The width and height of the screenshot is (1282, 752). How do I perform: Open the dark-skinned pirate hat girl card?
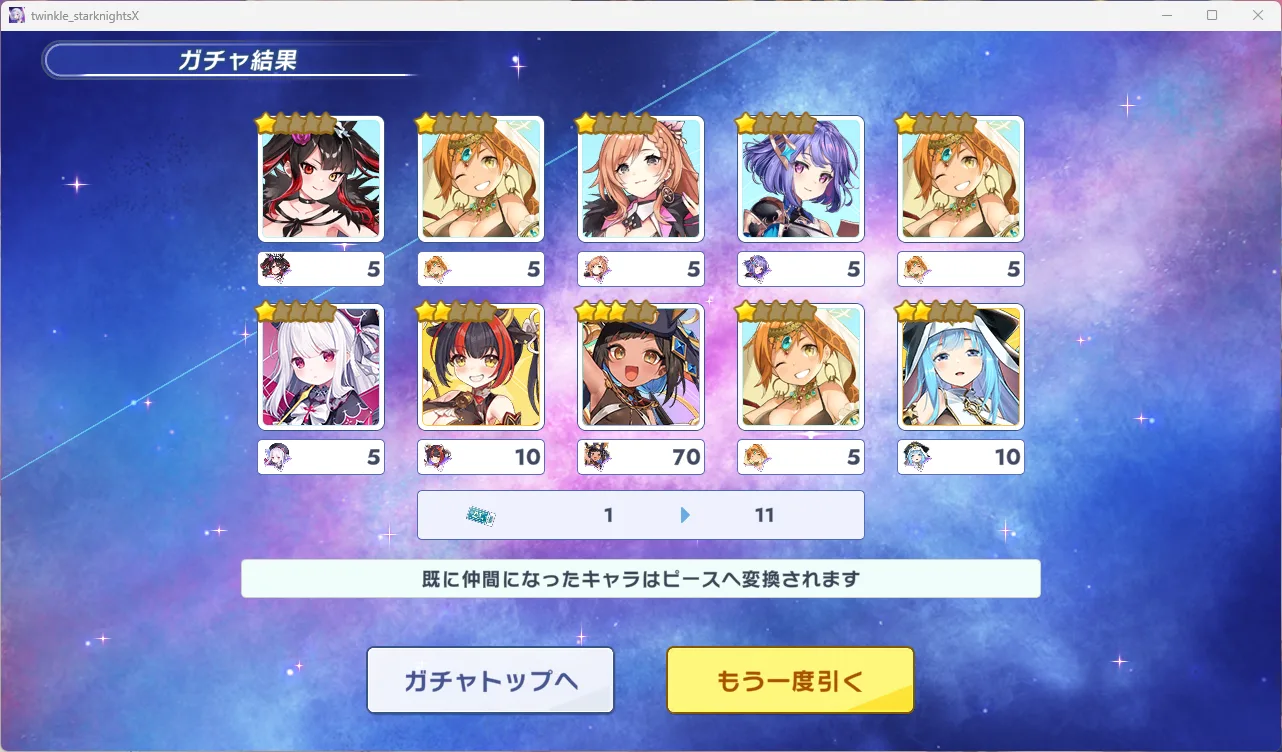click(x=641, y=367)
